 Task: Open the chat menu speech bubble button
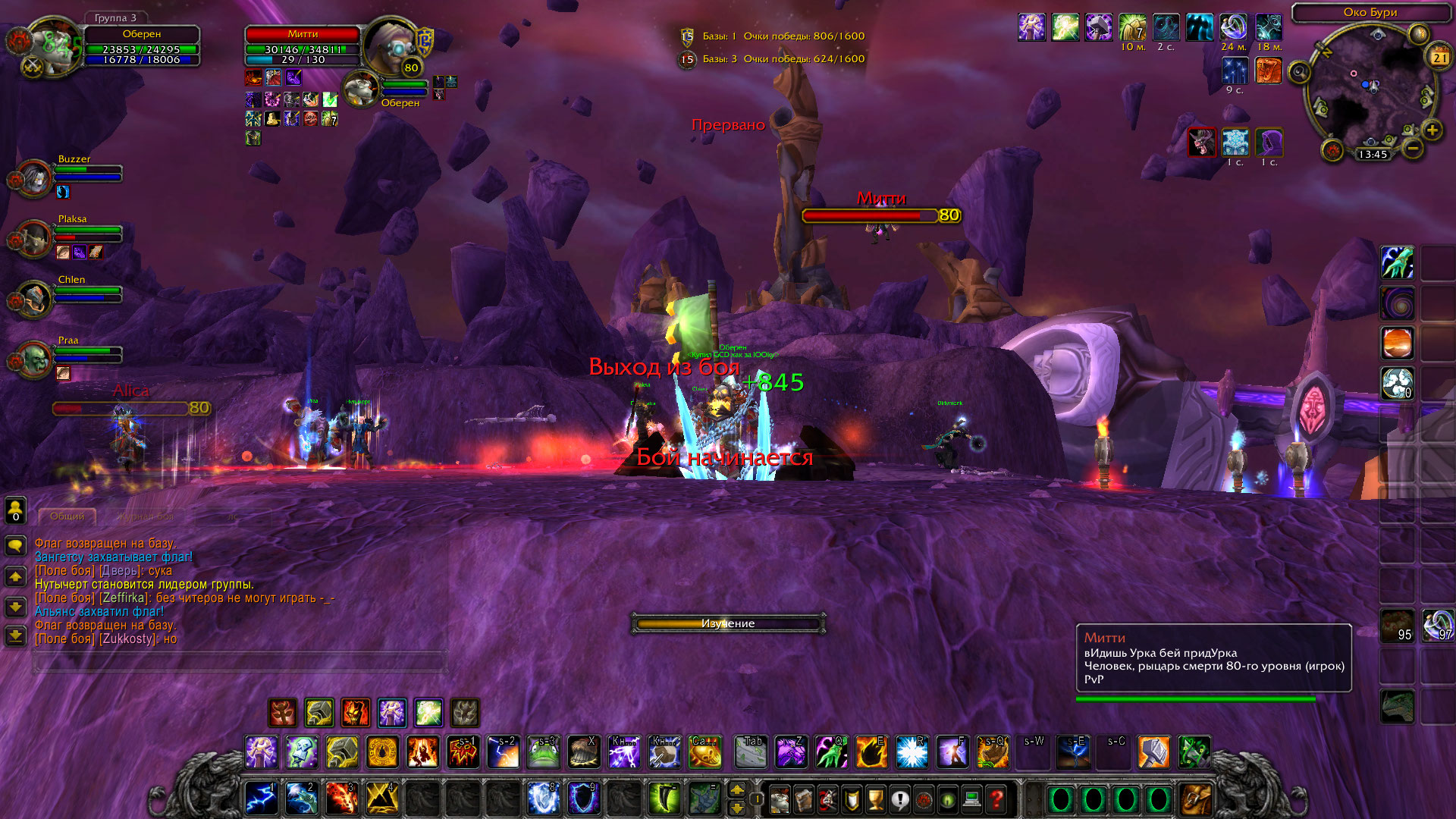(x=15, y=545)
